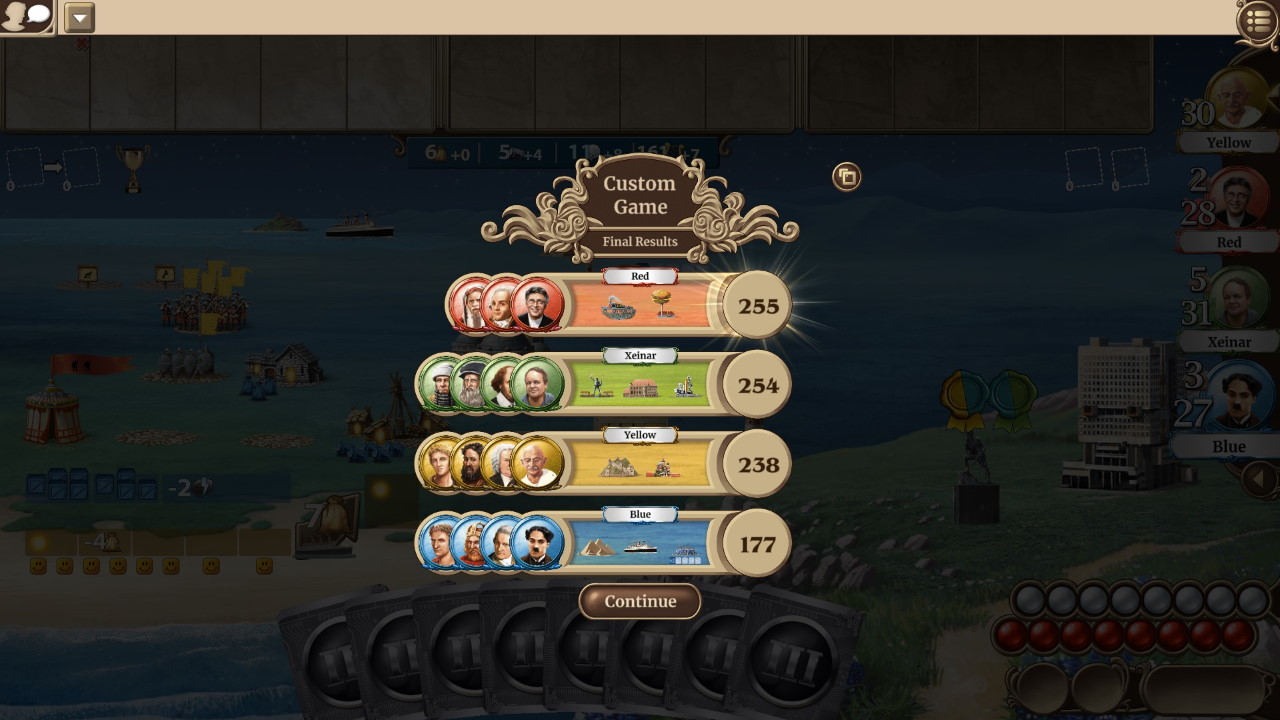Open the main menu list button
This screenshot has width=1280, height=720.
pyautogui.click(x=1258, y=21)
